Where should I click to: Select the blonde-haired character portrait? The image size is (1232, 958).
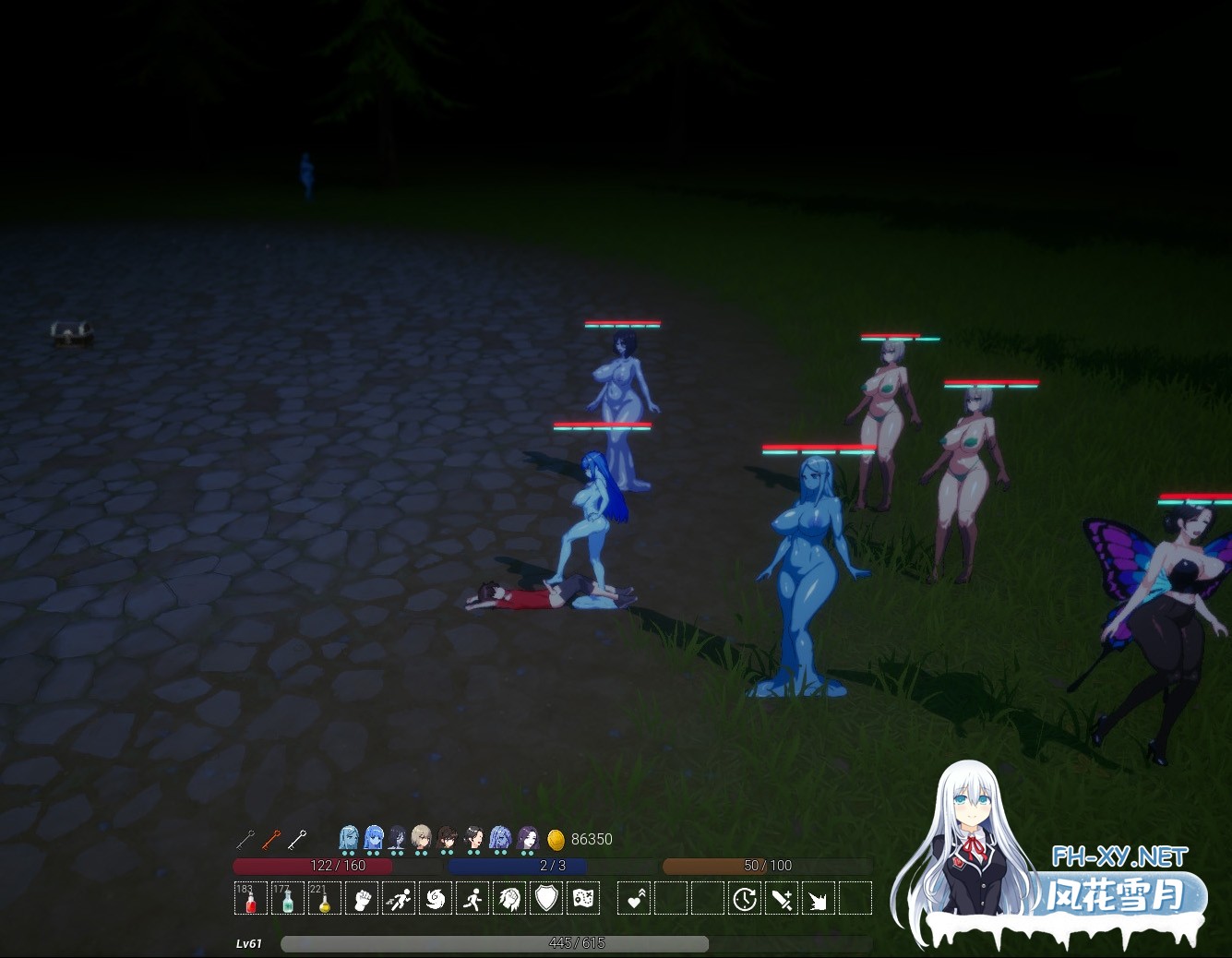(421, 838)
